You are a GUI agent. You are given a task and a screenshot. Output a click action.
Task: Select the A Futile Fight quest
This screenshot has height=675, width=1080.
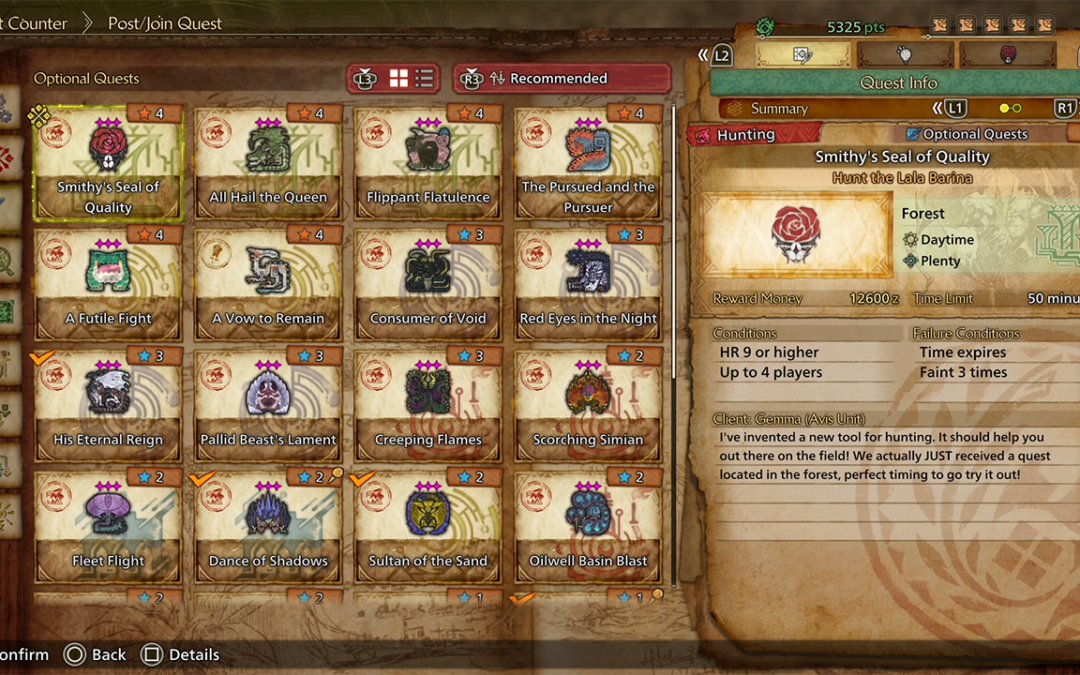[108, 285]
